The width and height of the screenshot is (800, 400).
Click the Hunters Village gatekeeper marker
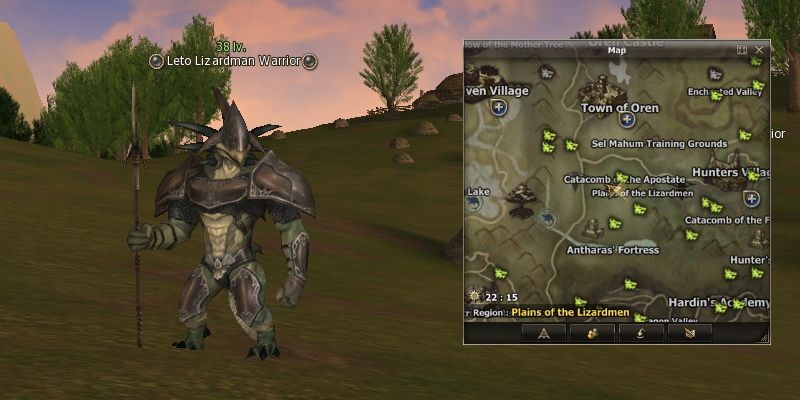pos(751,199)
